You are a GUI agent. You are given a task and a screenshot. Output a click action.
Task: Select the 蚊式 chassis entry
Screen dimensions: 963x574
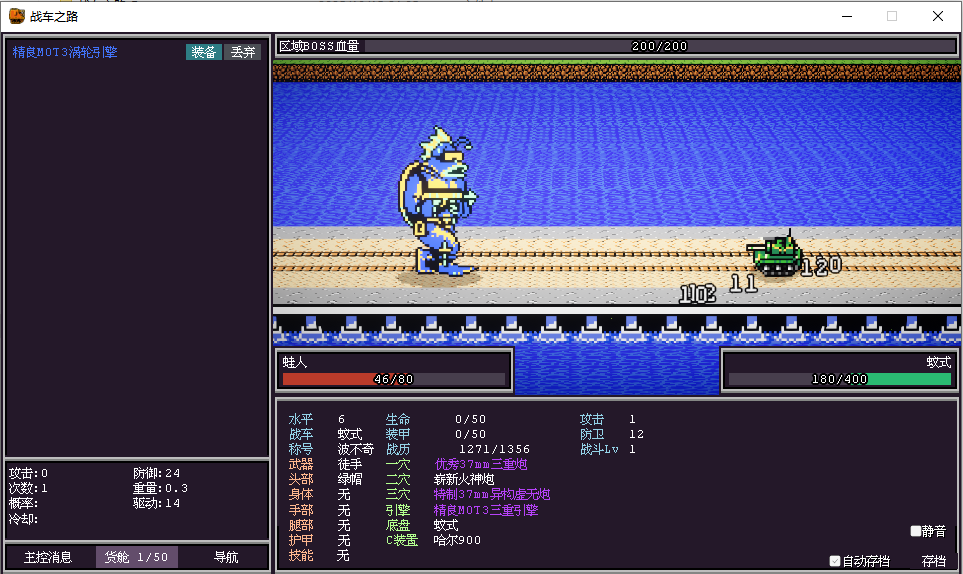pos(445,525)
